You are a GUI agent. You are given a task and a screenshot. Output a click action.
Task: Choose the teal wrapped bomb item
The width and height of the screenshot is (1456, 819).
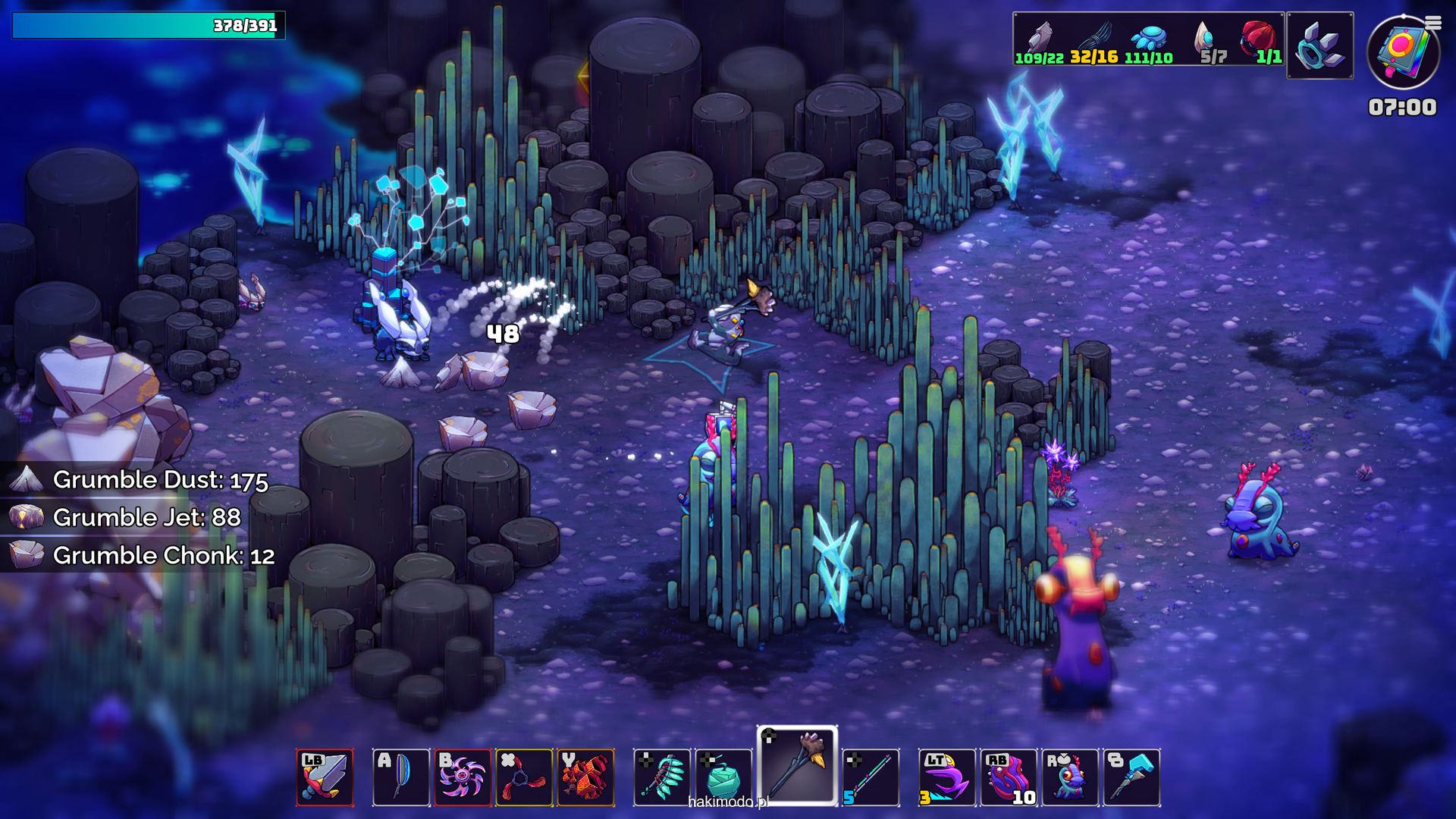[x=723, y=777]
